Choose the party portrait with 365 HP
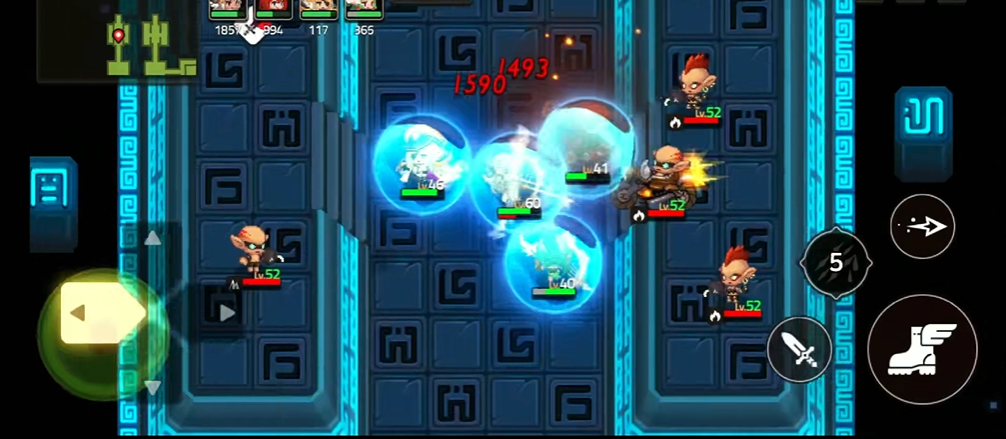 [x=364, y=10]
